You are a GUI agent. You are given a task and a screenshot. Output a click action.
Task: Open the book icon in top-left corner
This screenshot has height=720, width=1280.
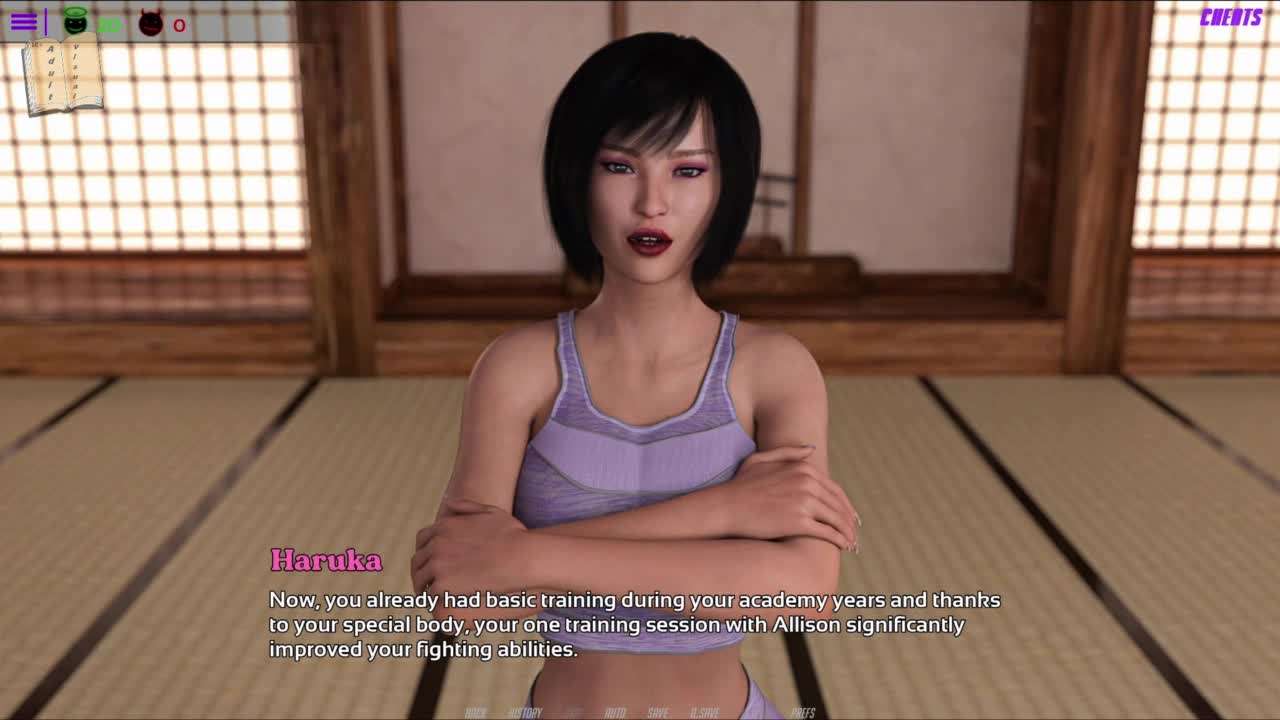tap(61, 76)
